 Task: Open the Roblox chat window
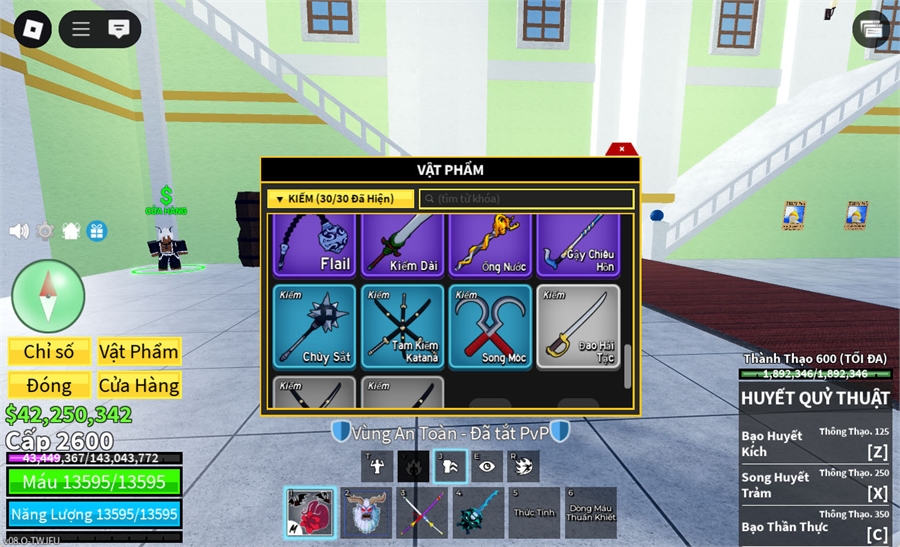click(x=119, y=29)
